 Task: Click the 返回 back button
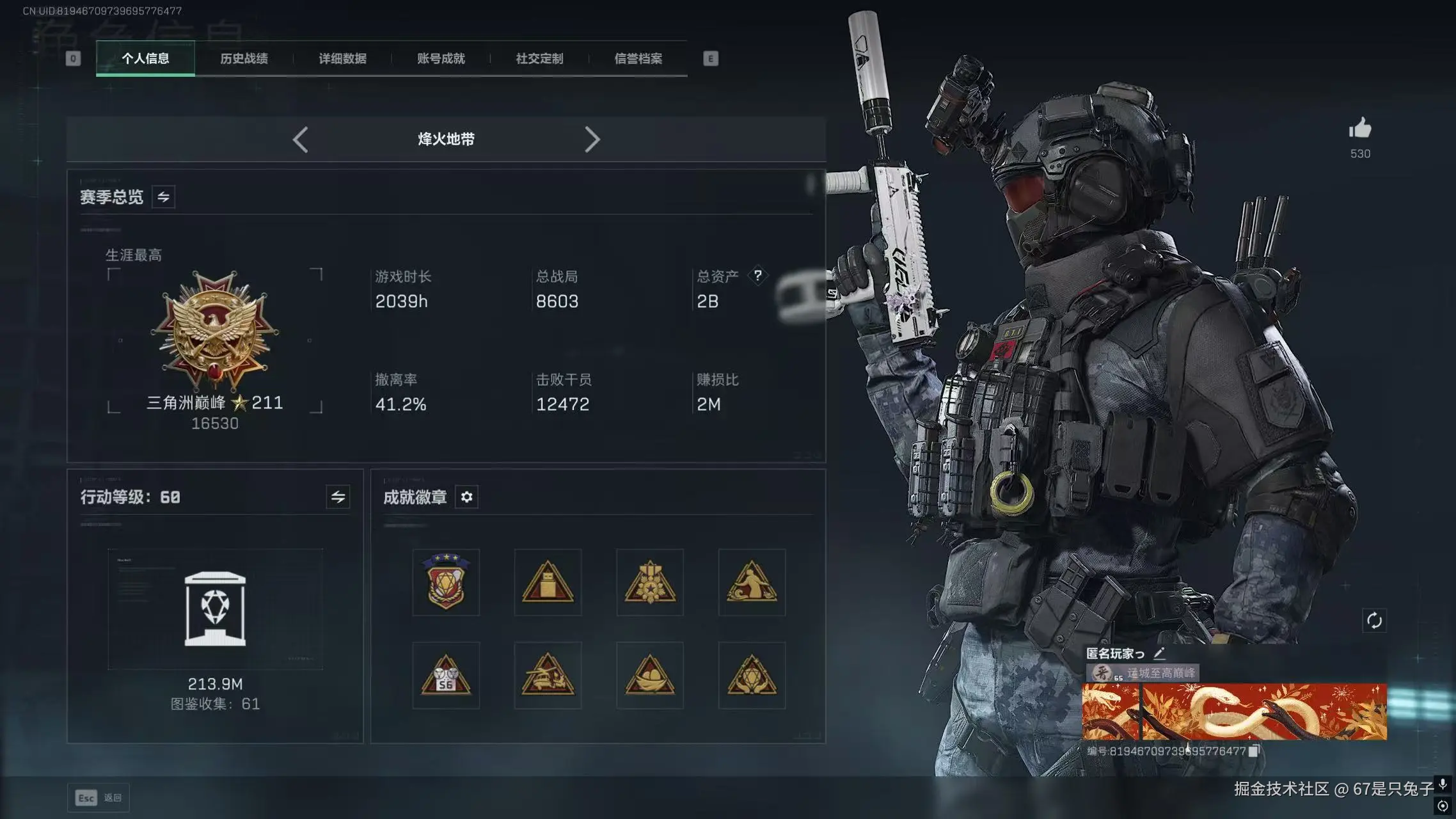click(99, 798)
